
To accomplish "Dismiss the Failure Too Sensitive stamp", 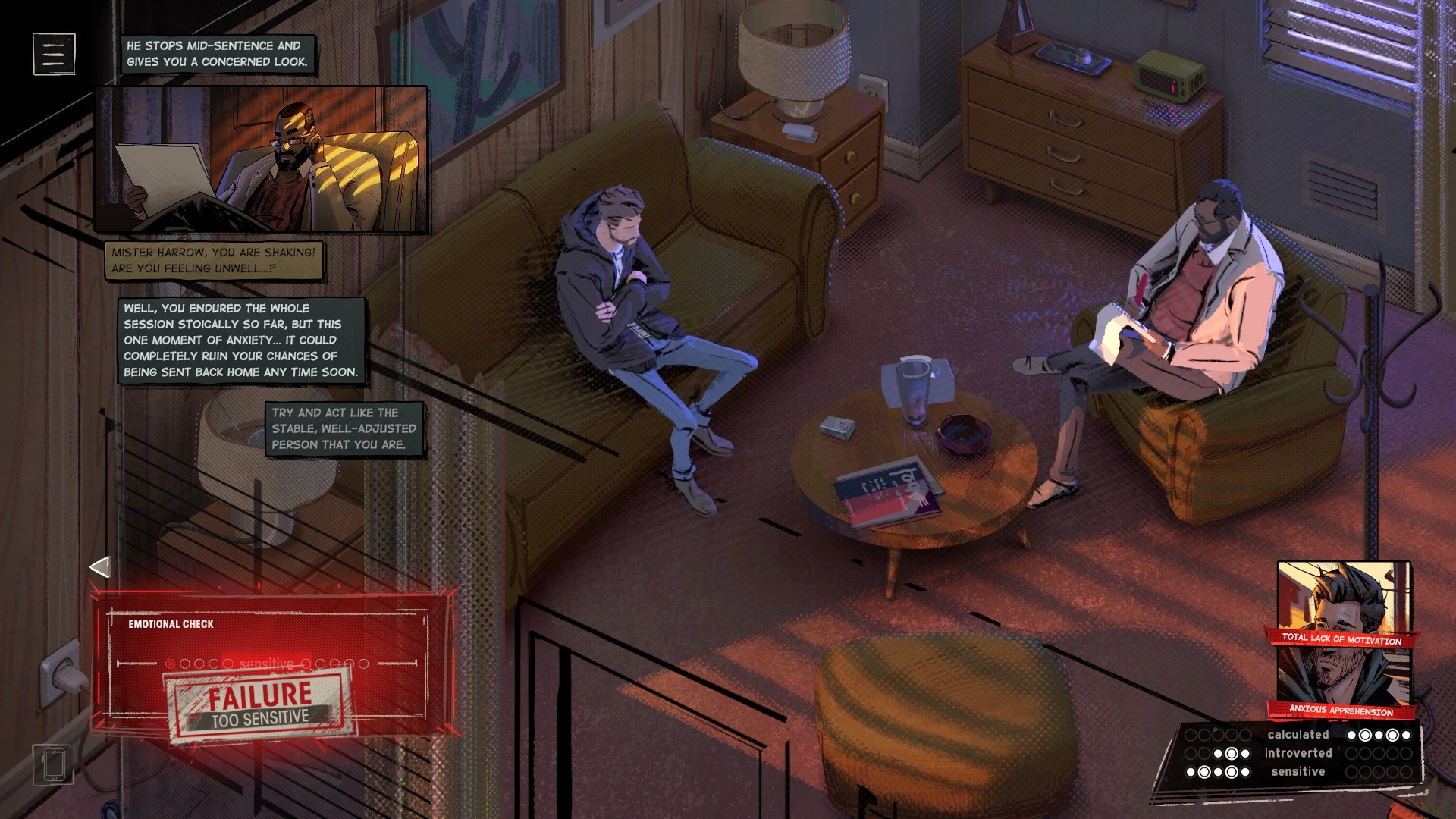I will (x=260, y=705).
